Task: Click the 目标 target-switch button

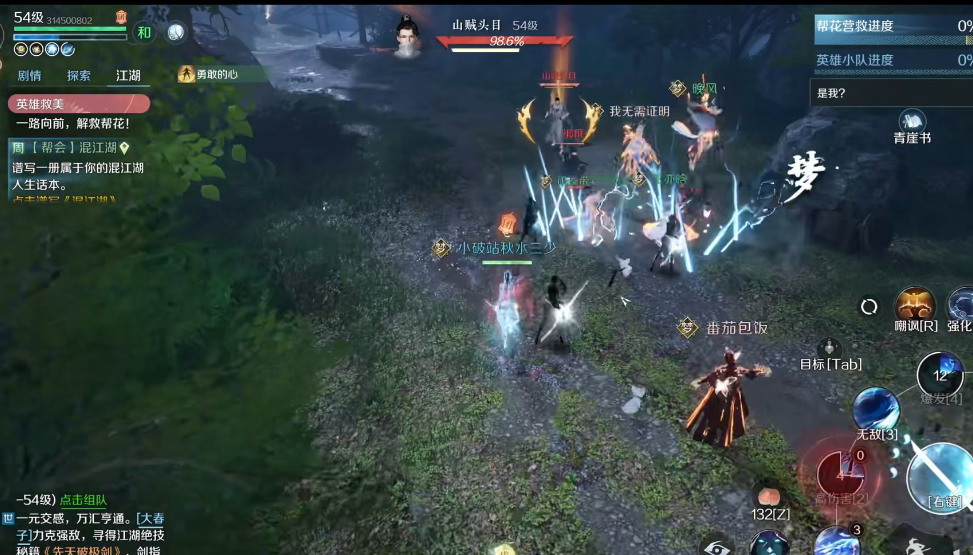Action: (829, 350)
